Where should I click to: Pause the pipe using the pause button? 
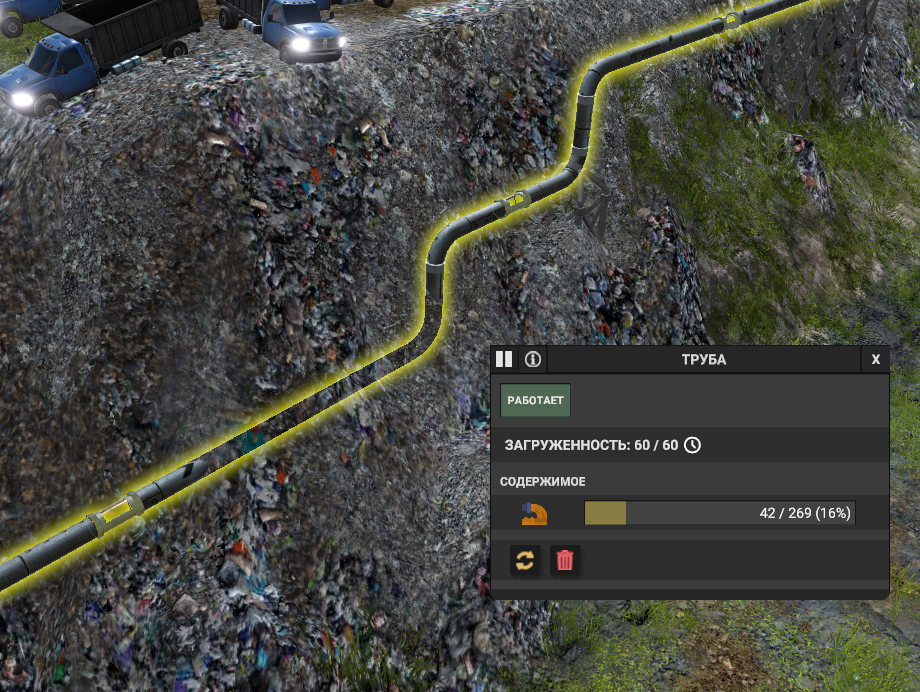(504, 359)
